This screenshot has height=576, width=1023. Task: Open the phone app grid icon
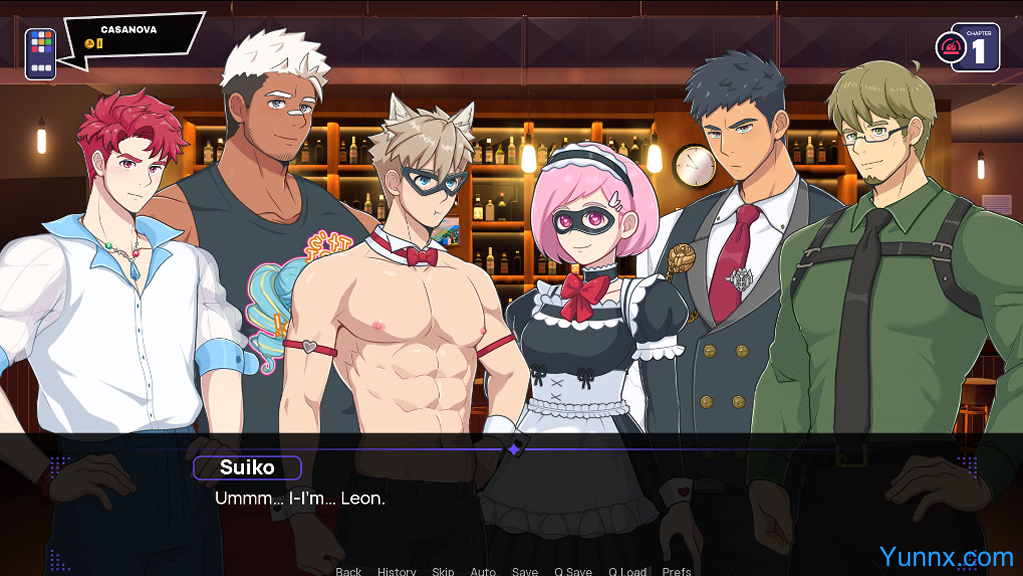click(40, 53)
